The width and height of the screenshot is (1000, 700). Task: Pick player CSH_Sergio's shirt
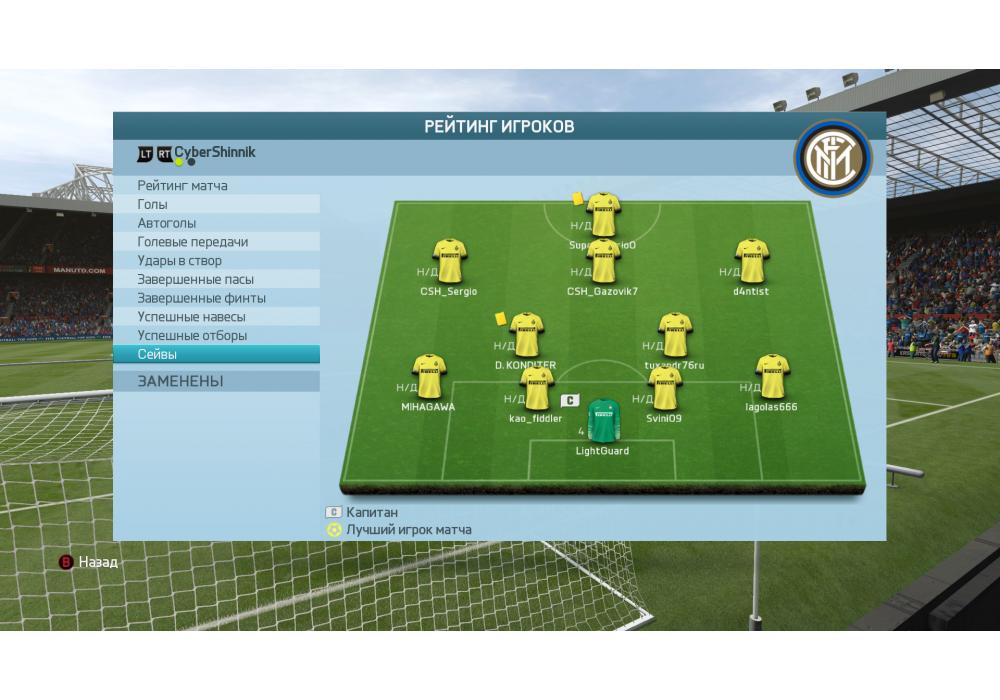click(x=449, y=262)
